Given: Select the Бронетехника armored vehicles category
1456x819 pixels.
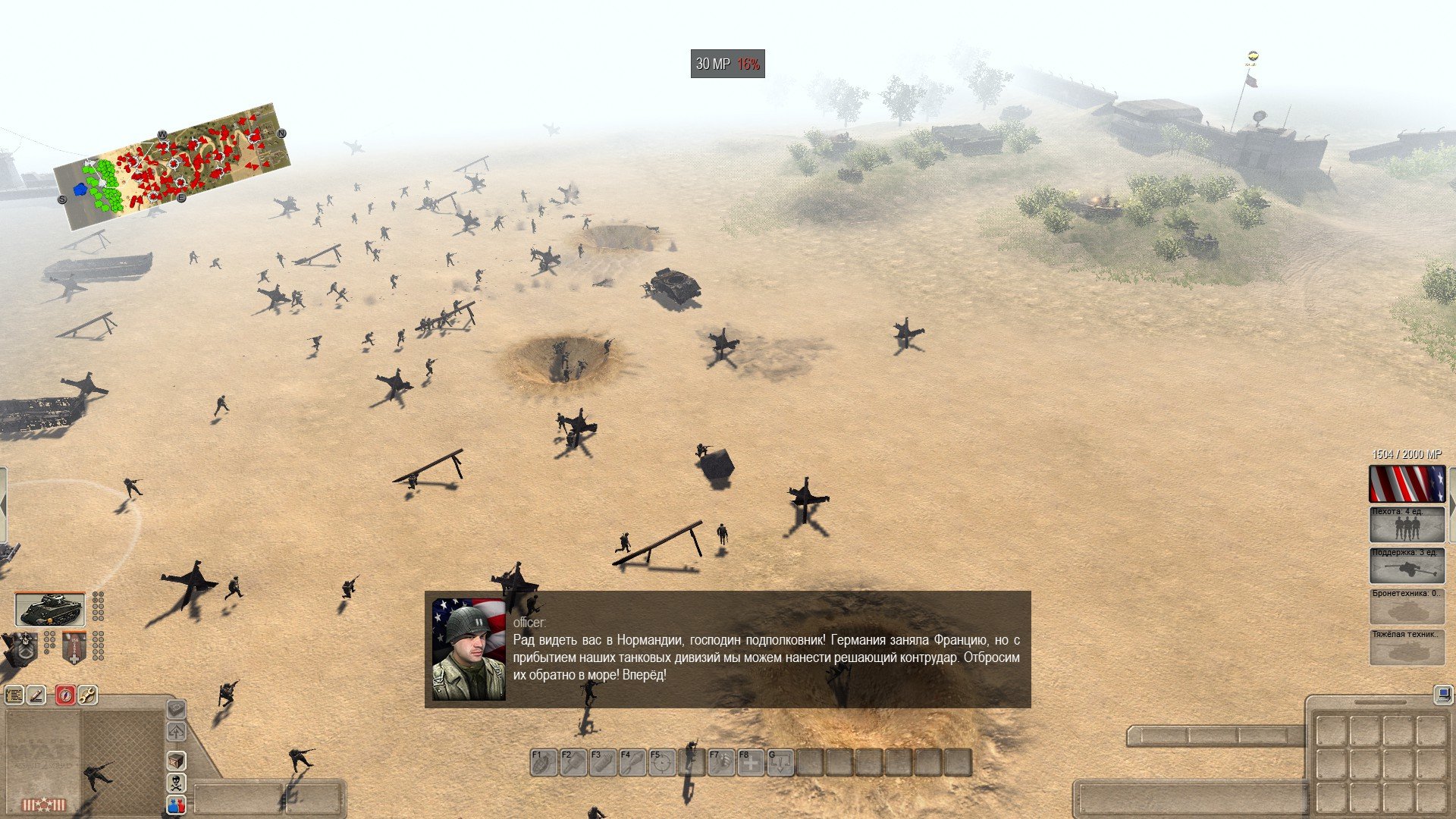Looking at the screenshot, I should [1407, 606].
